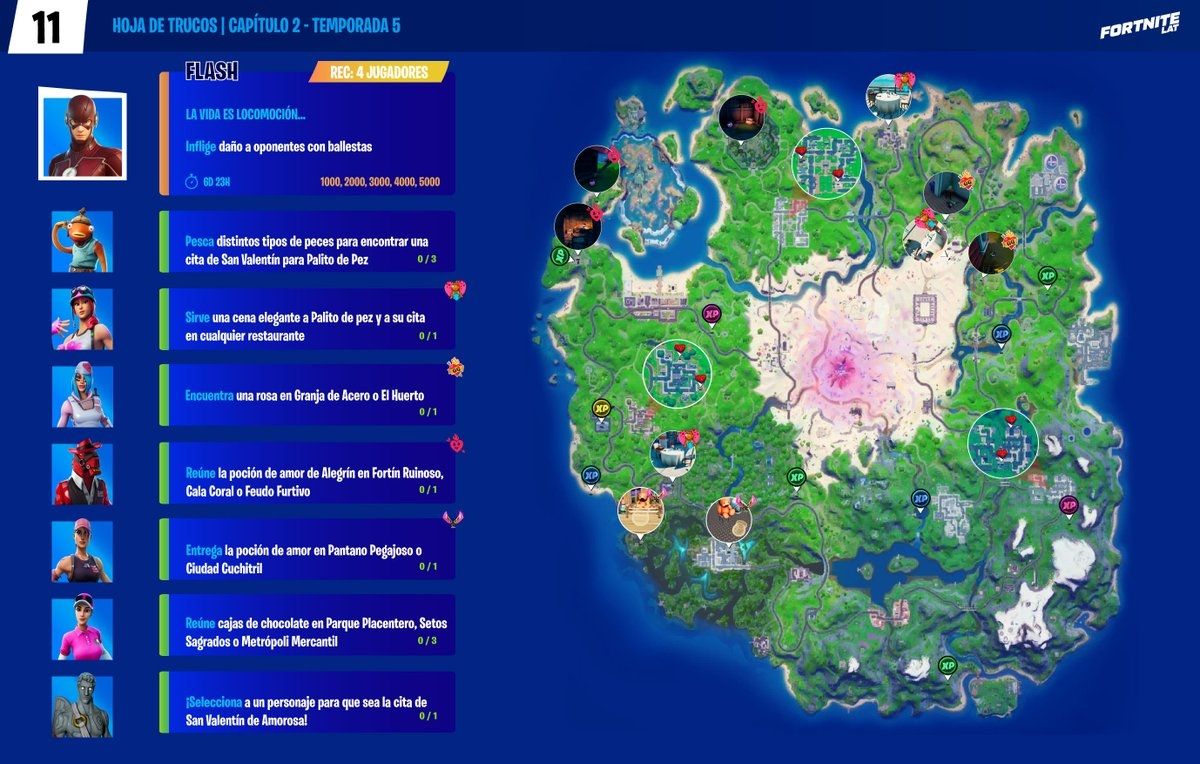Click the Fishstick character thumbnail
This screenshot has width=1200, height=764.
click(x=82, y=241)
